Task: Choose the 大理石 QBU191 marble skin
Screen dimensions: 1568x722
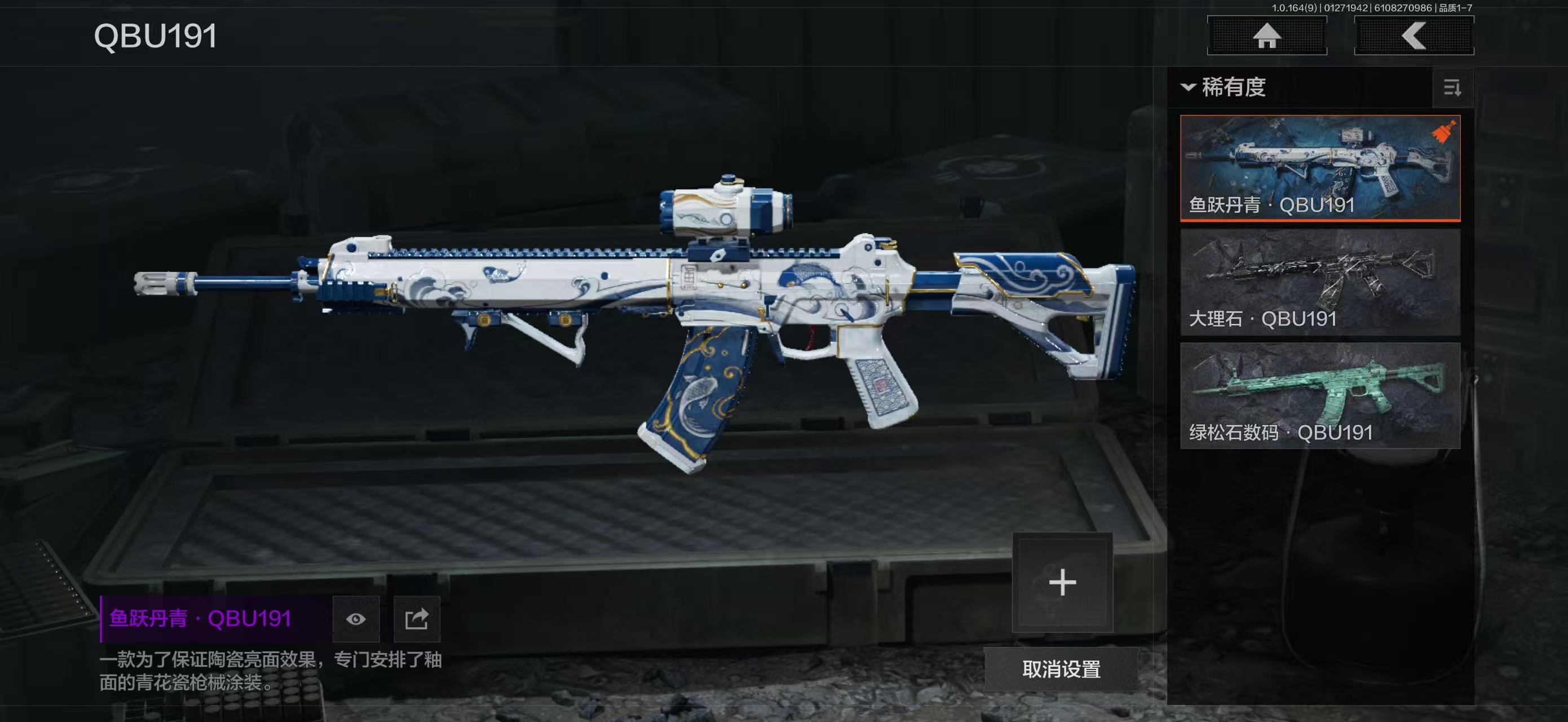Action: (x=1320, y=282)
